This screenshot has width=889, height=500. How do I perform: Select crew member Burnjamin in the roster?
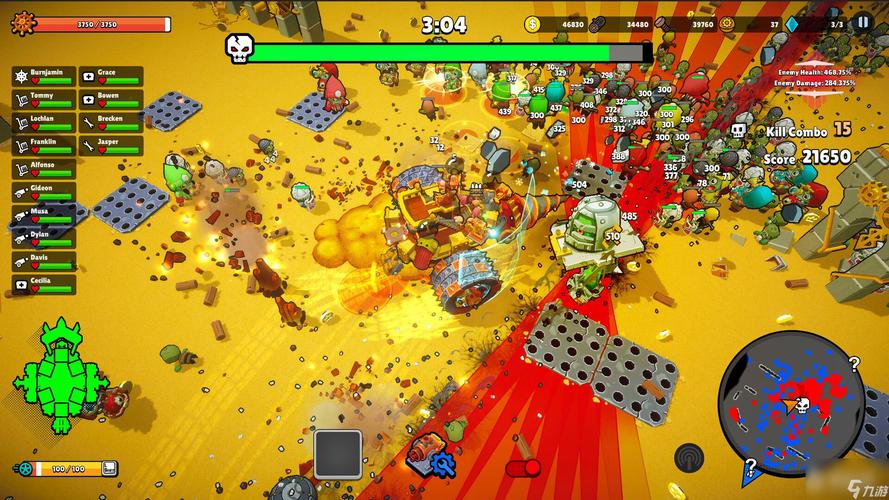click(x=43, y=76)
